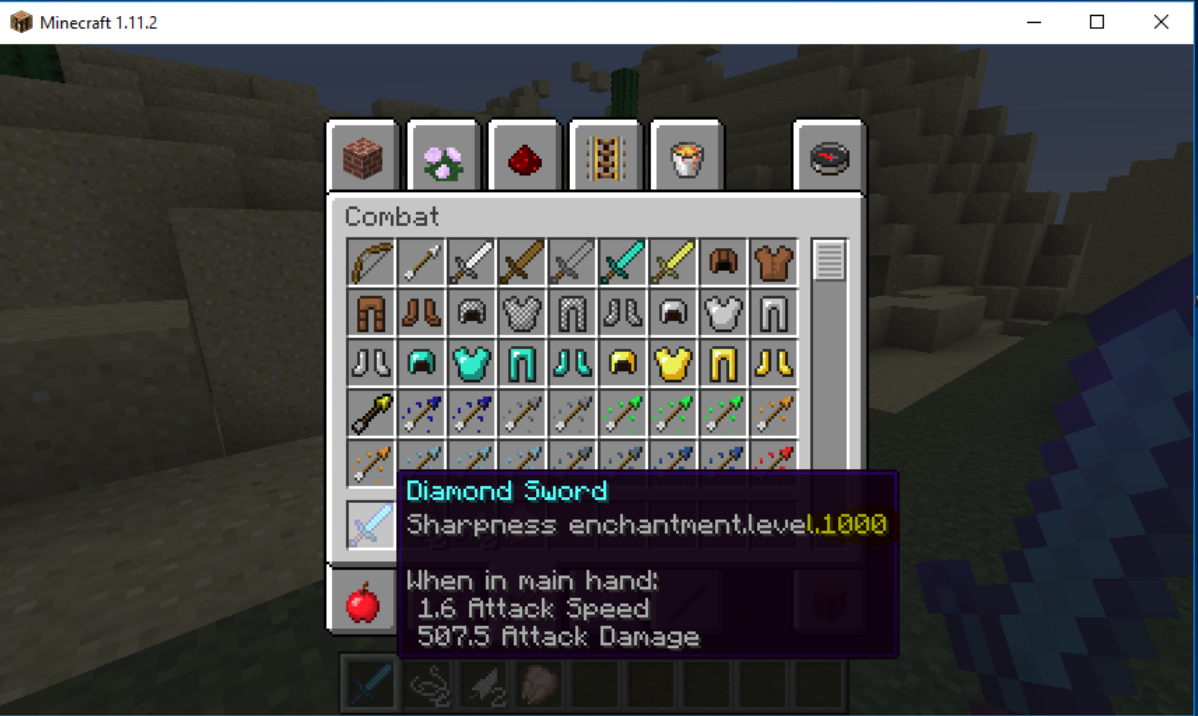Open the compass Search Items tab
The image size is (1198, 716).
tap(829, 157)
